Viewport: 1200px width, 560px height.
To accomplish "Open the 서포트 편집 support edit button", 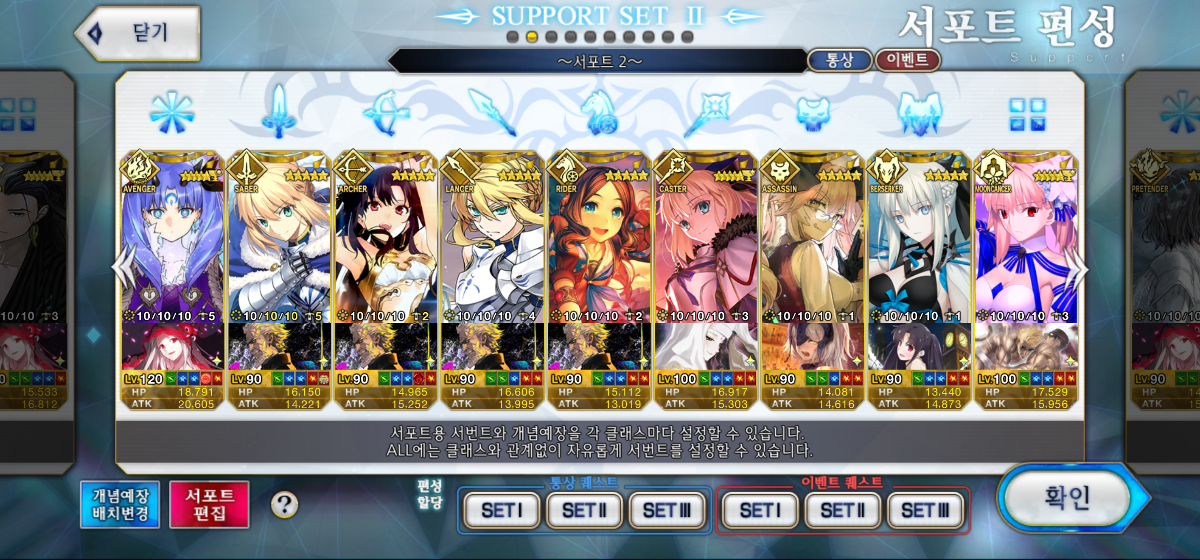I will click(209, 504).
